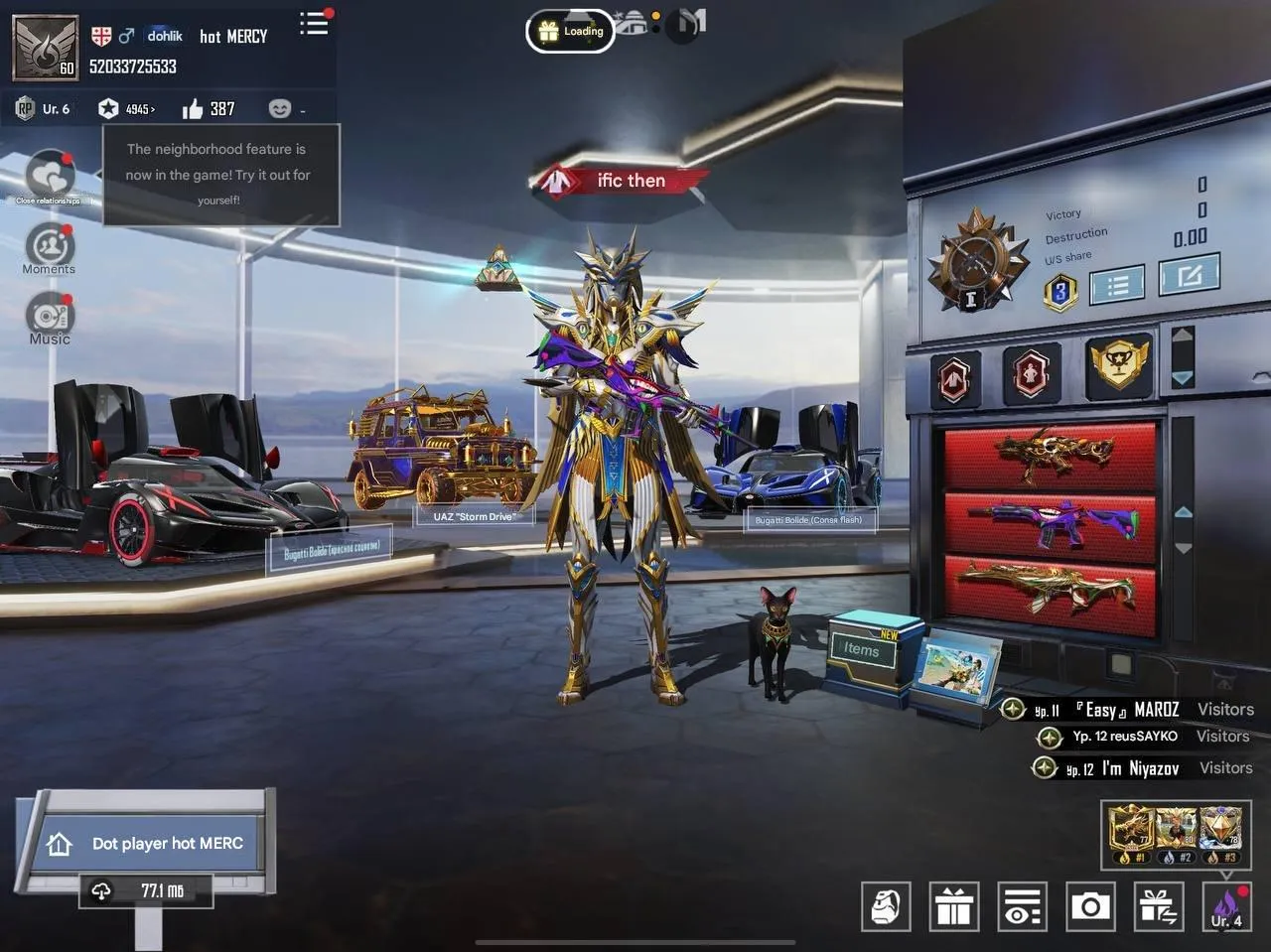This screenshot has width=1271, height=952.
Task: Toggle the smiley mood status on profile card
Action: 280,108
